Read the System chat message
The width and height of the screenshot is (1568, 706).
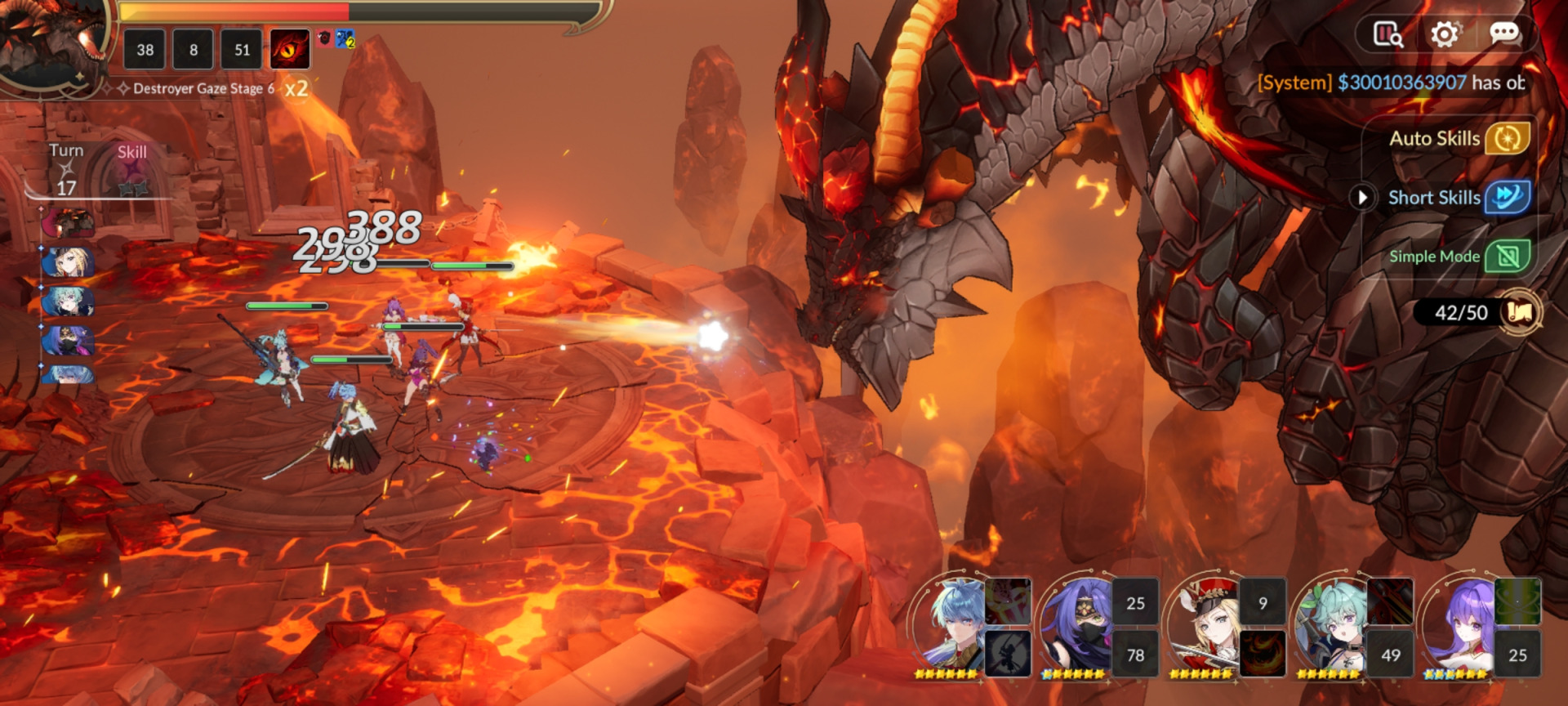coord(1391,83)
